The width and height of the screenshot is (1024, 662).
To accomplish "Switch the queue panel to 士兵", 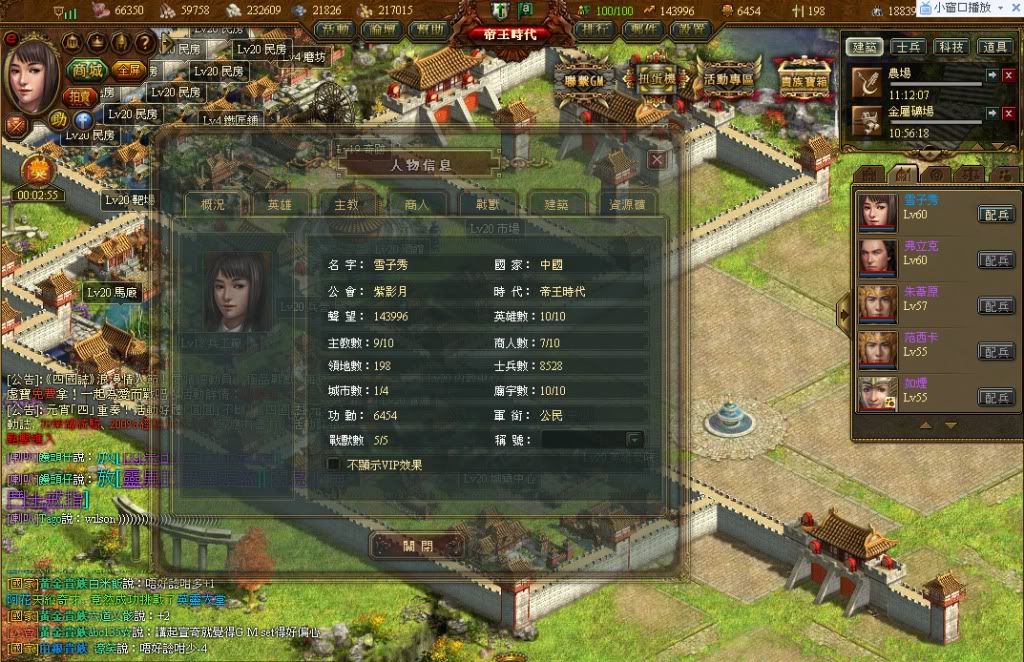I will click(909, 47).
